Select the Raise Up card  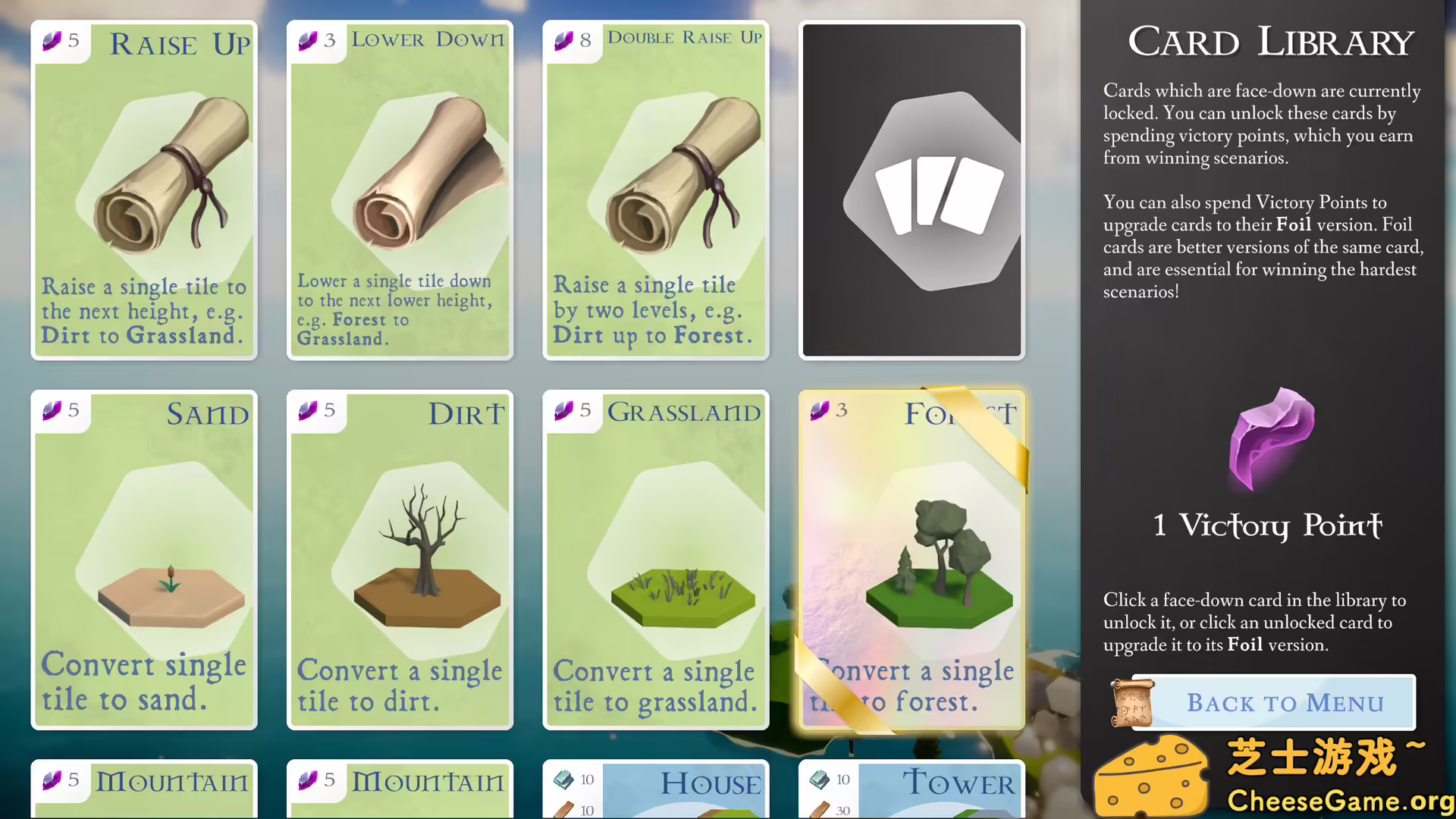pos(144,190)
